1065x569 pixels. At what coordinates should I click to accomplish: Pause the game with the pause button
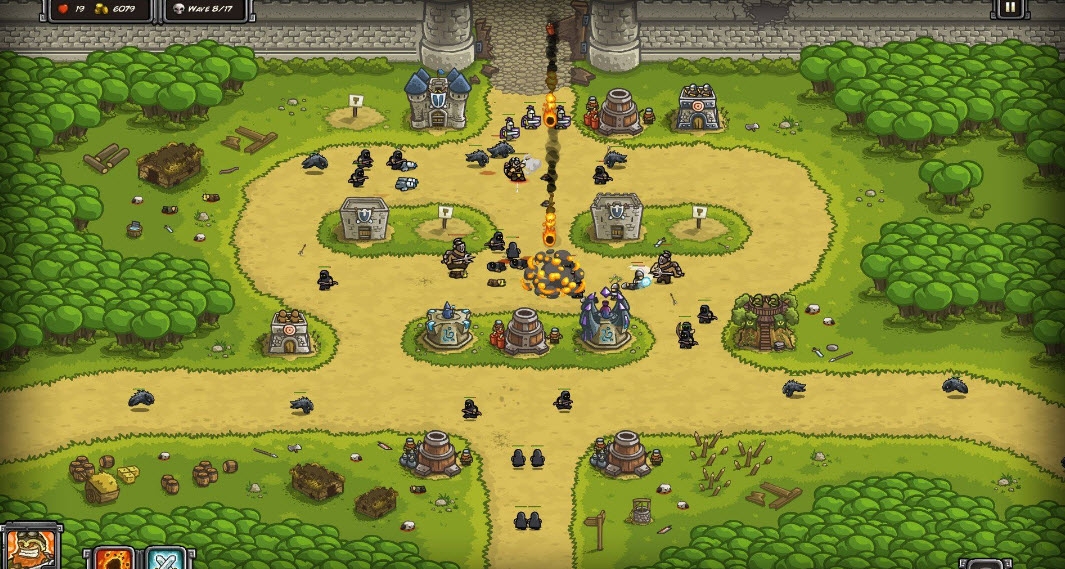[x=1008, y=8]
